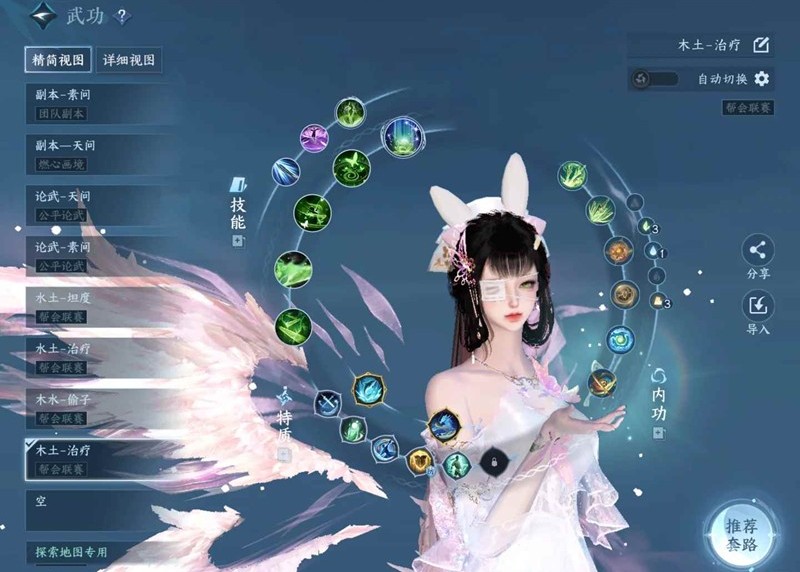800x572 pixels.
Task: Open the 武功 help question mark
Action: [x=122, y=17]
